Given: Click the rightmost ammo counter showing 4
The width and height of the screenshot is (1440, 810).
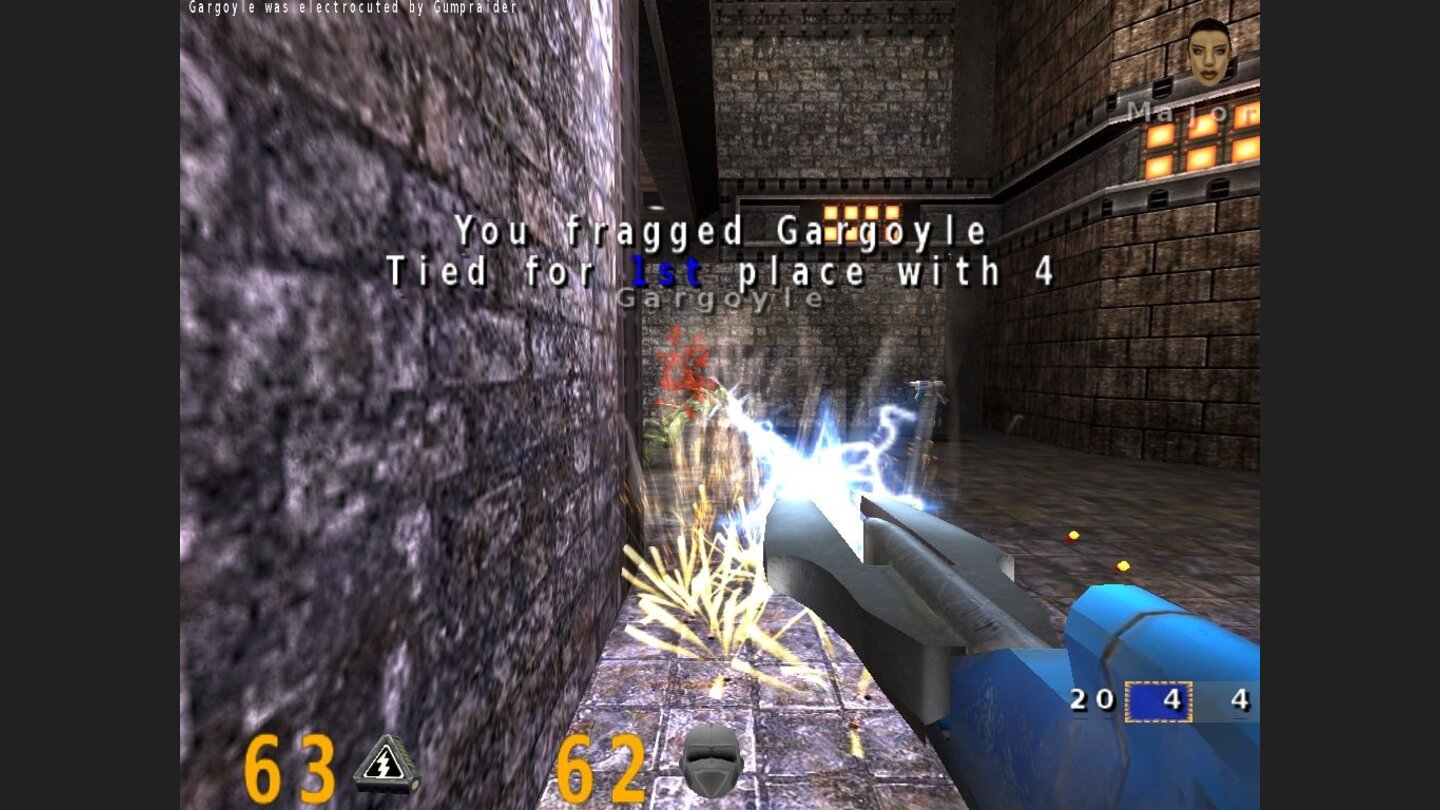Looking at the screenshot, I should click(x=1242, y=701).
